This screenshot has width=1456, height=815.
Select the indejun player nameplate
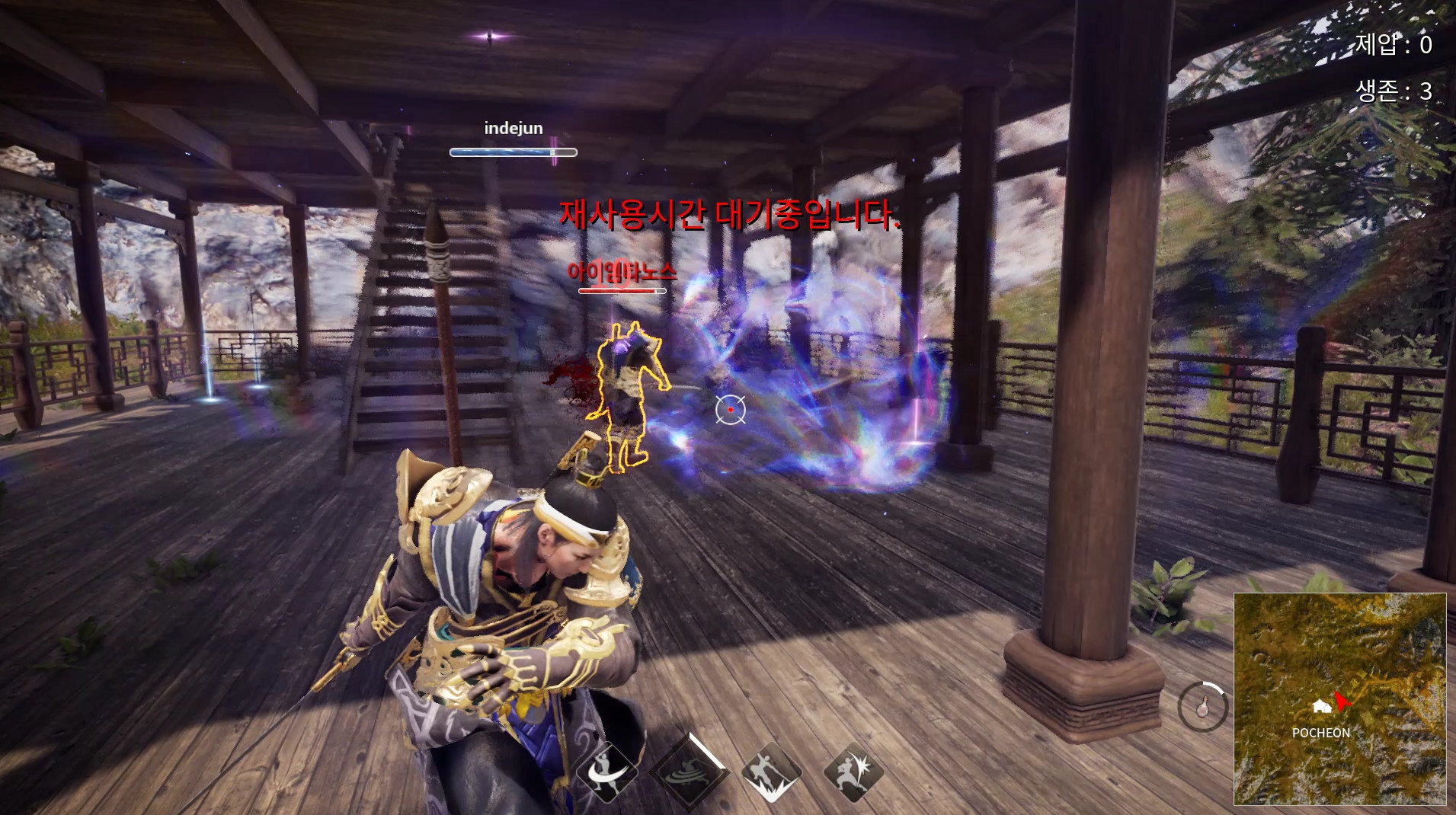[511, 127]
